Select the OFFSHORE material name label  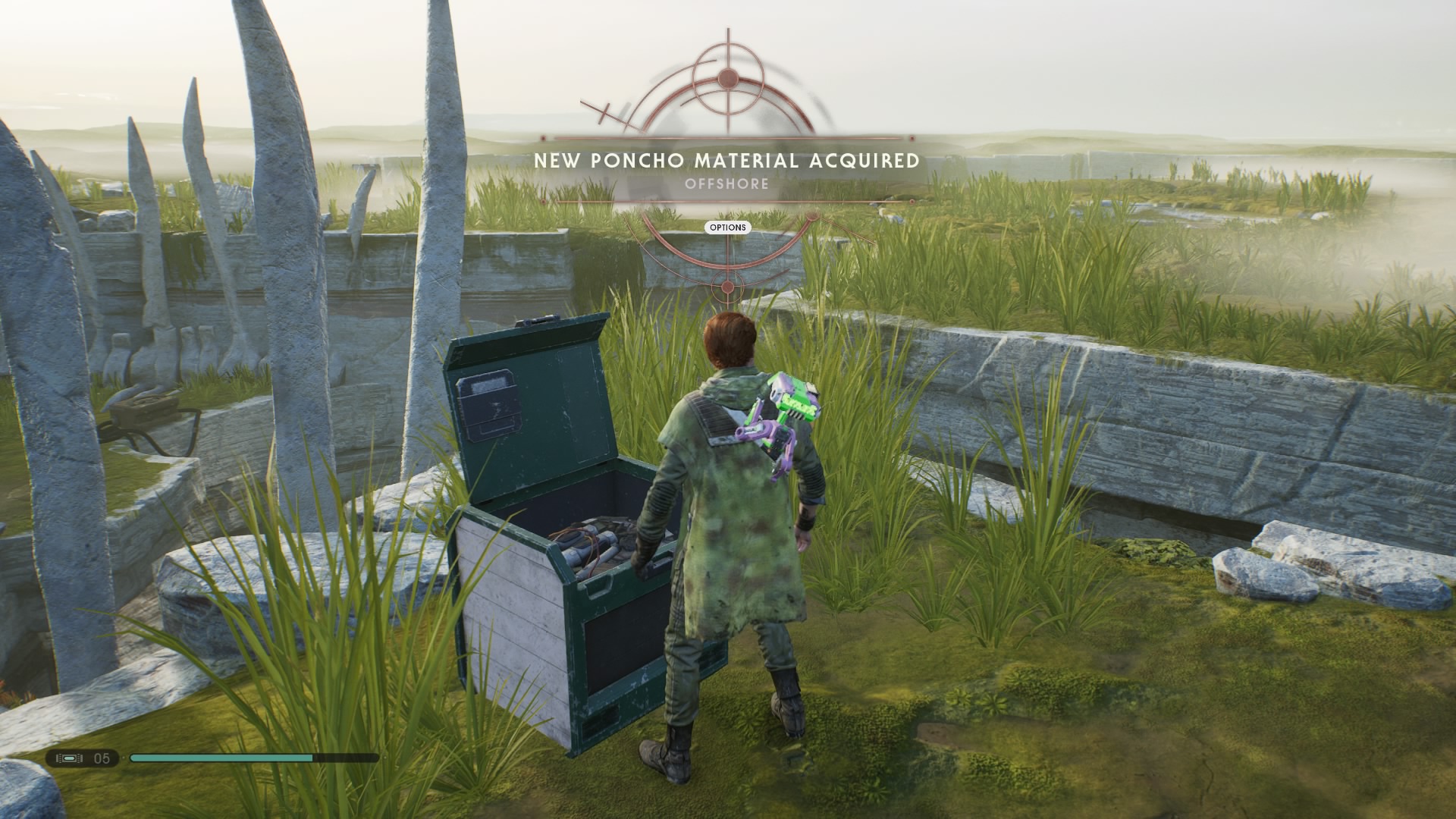pyautogui.click(x=728, y=183)
